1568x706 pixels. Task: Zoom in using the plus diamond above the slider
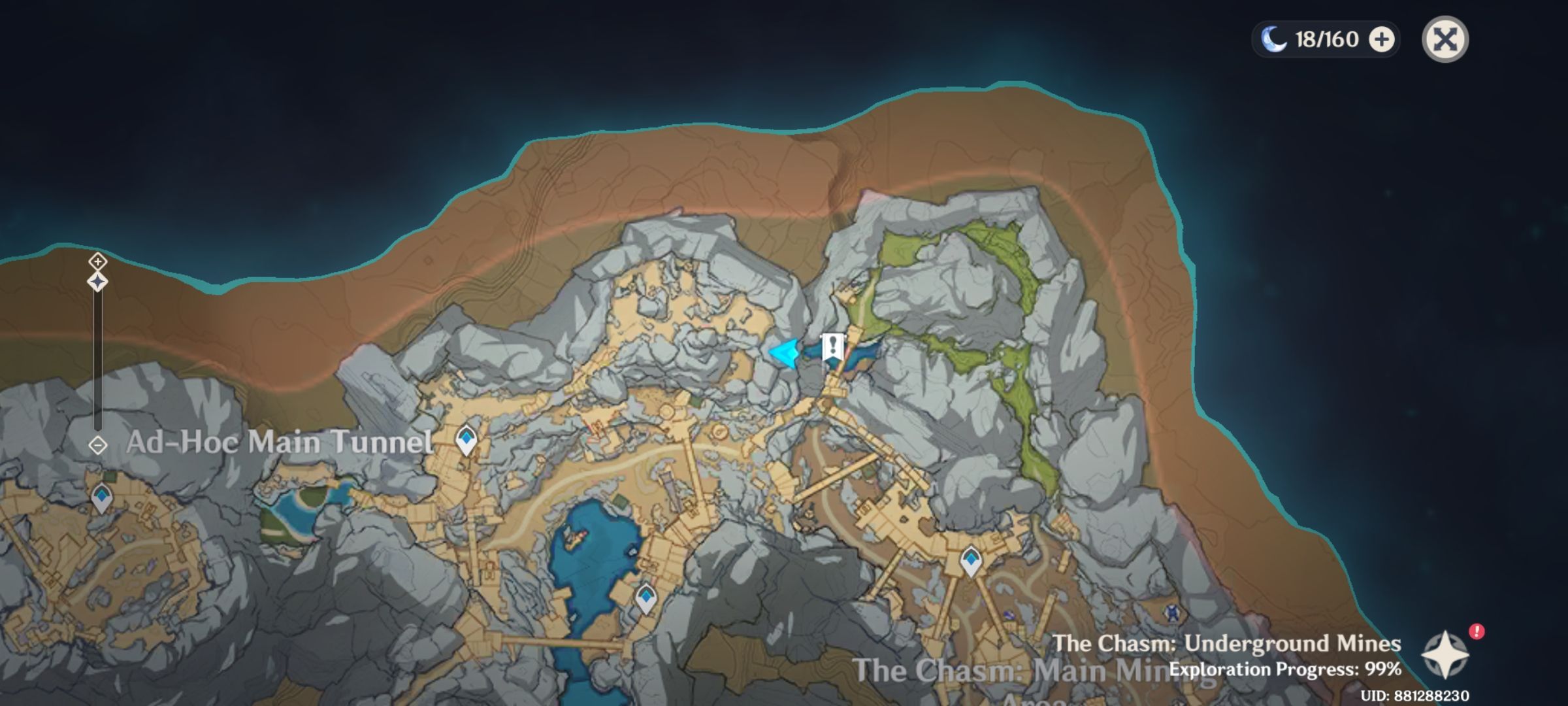coord(98,260)
